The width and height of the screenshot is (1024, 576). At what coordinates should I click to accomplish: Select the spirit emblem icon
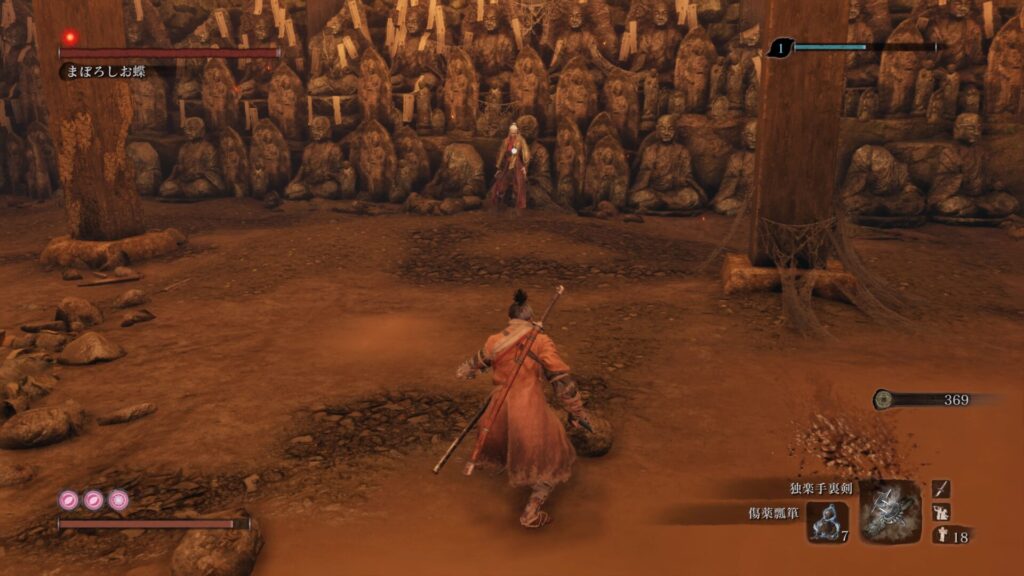click(x=941, y=534)
